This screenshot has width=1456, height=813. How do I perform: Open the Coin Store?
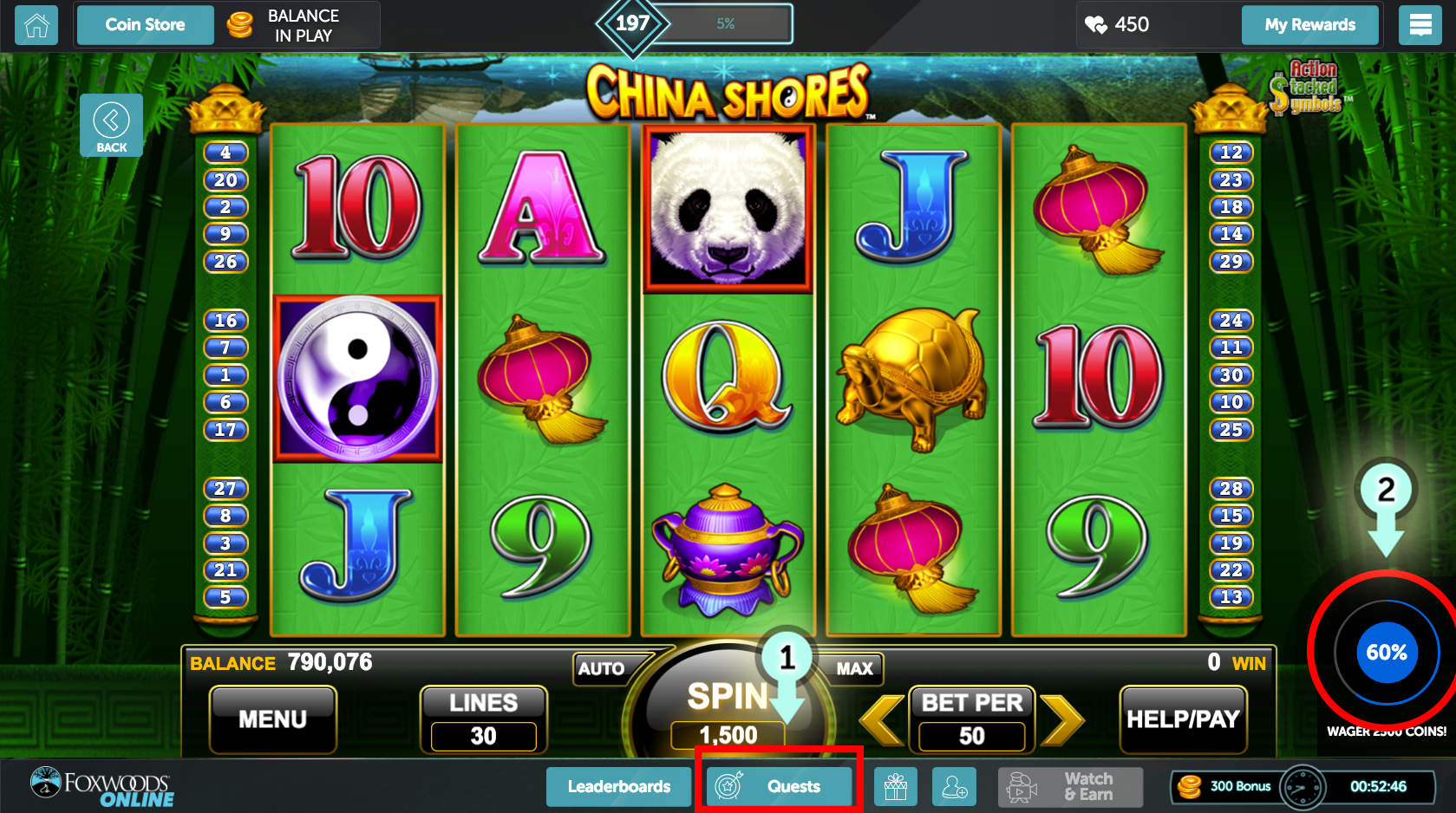click(x=145, y=25)
